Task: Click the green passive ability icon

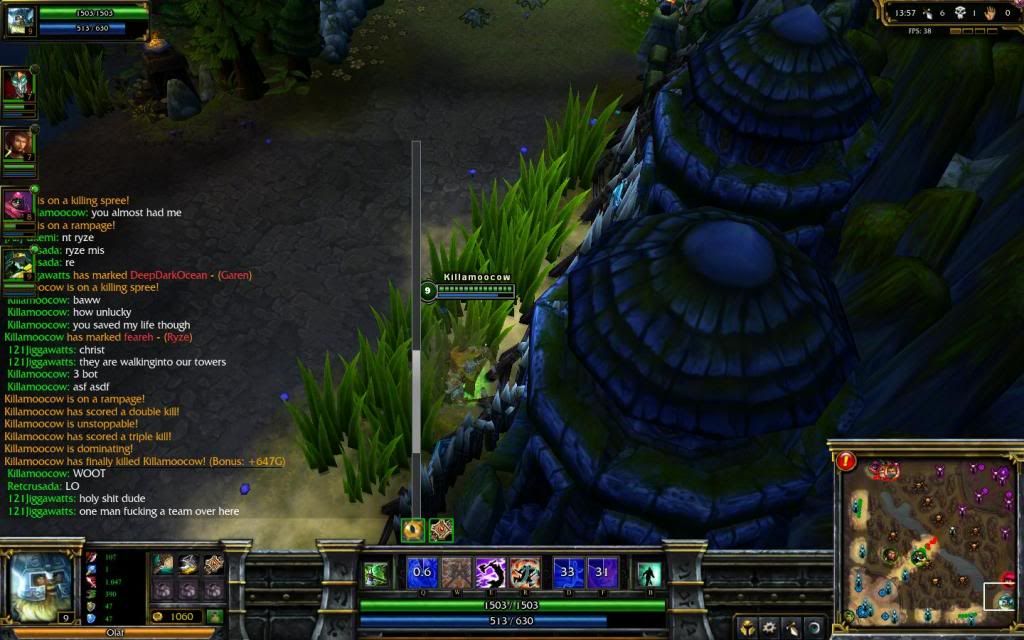Action: pyautogui.click(x=376, y=574)
